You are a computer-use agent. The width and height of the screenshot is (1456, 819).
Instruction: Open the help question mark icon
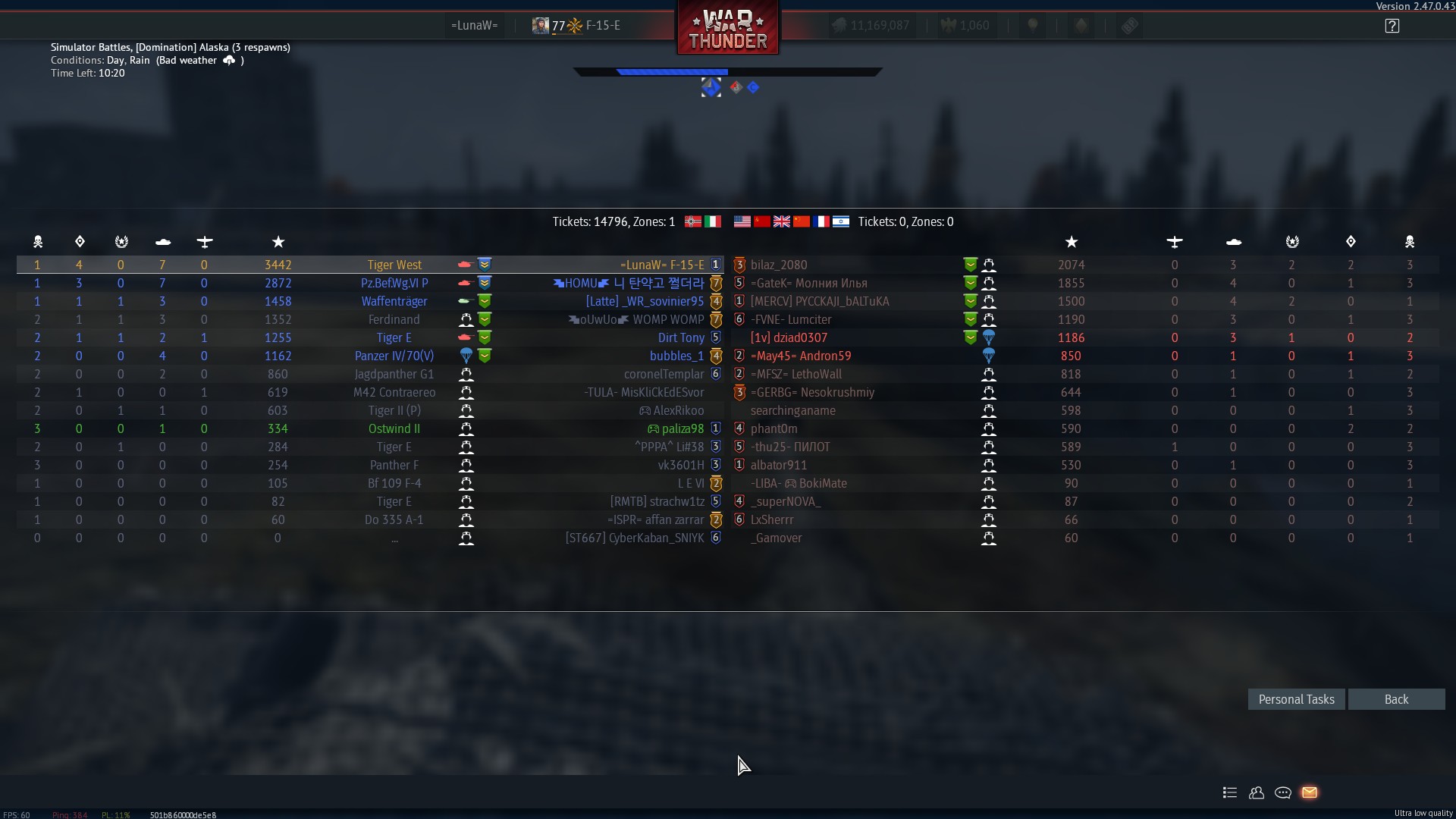coord(1392,26)
